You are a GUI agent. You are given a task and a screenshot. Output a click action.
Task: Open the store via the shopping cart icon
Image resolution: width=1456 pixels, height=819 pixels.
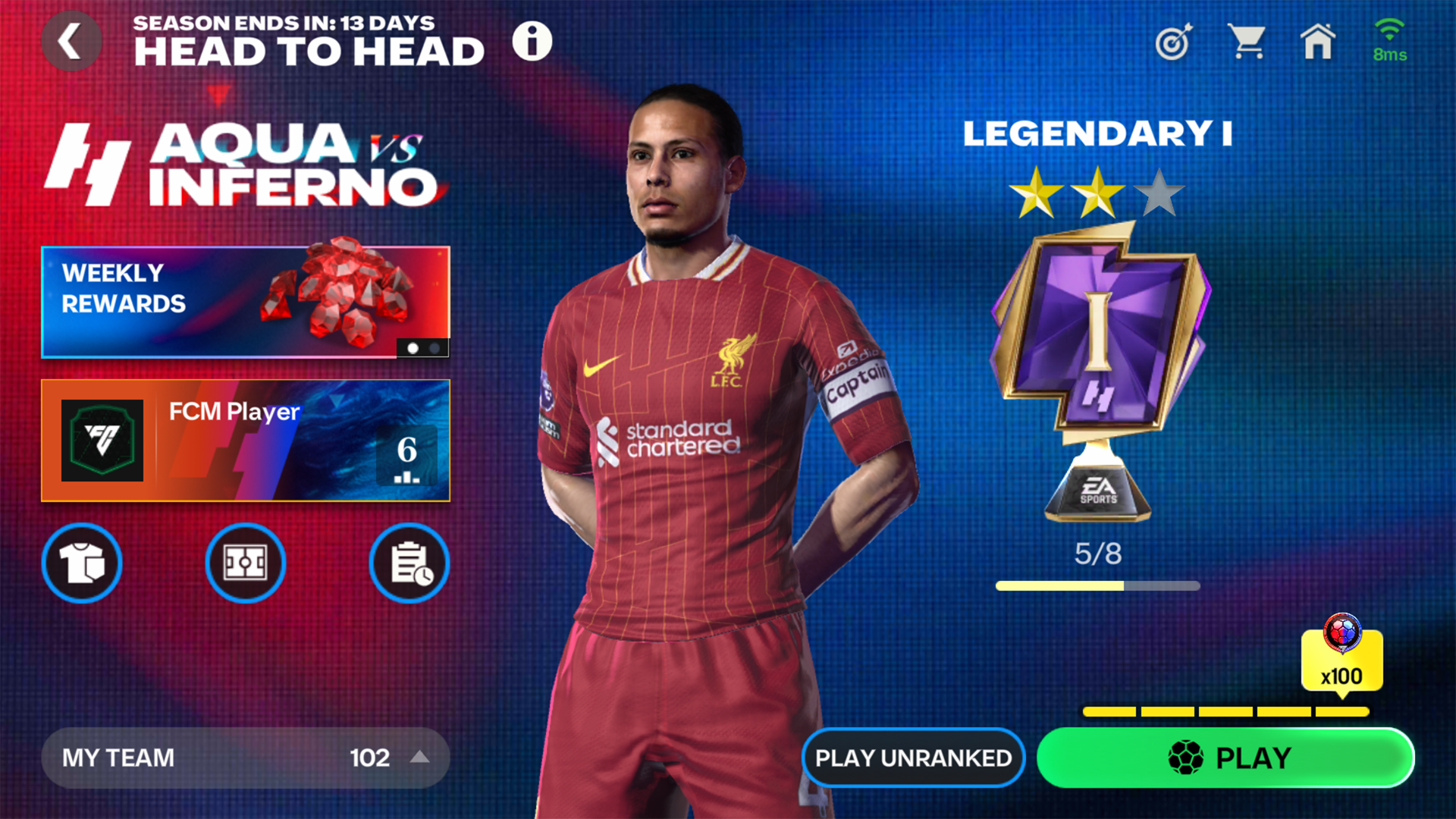(1246, 43)
